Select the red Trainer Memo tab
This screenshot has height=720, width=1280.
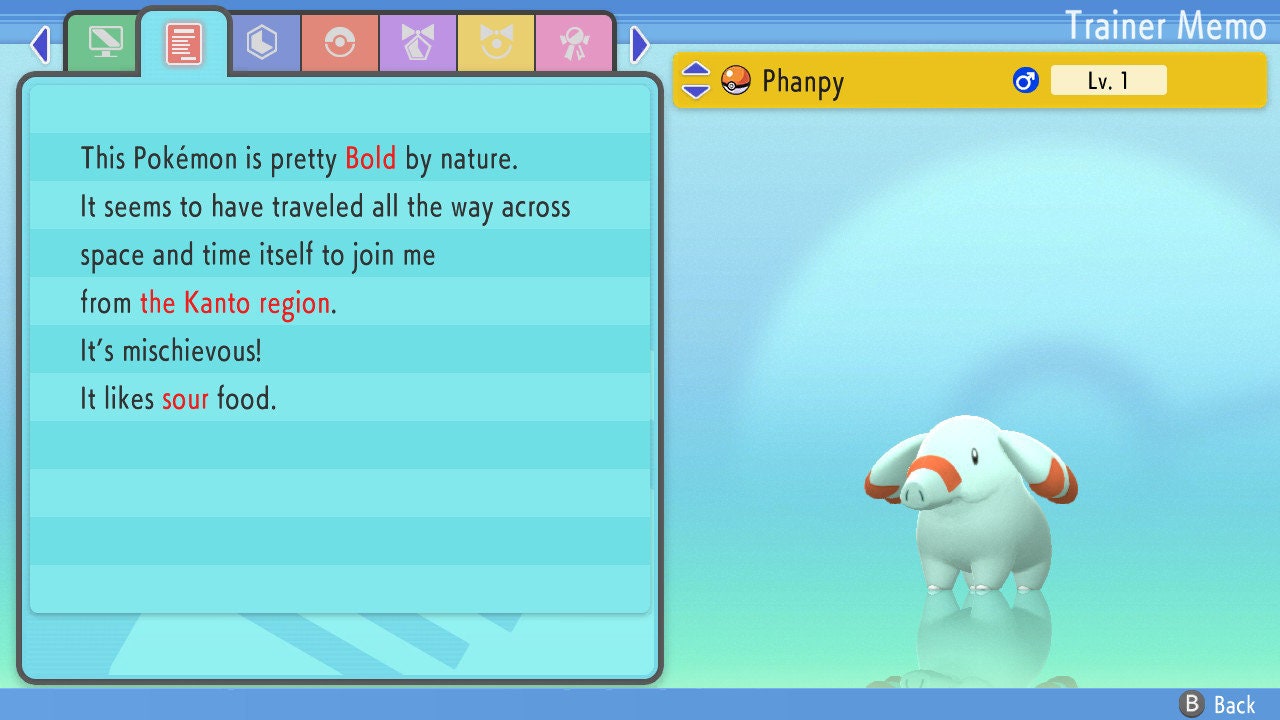[184, 43]
